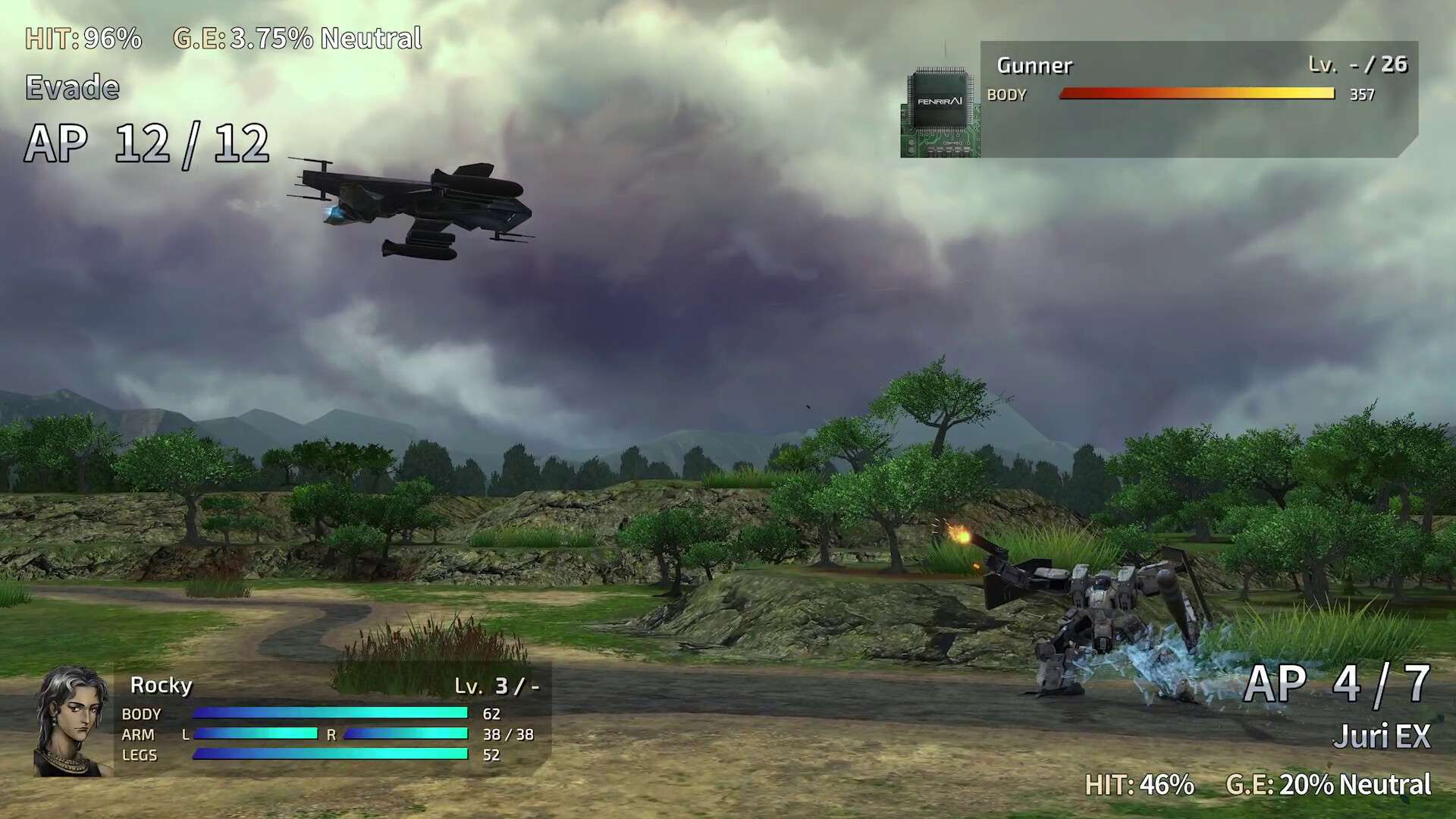1456x819 pixels.
Task: Select the HIT: 96% indicator
Action: point(82,39)
